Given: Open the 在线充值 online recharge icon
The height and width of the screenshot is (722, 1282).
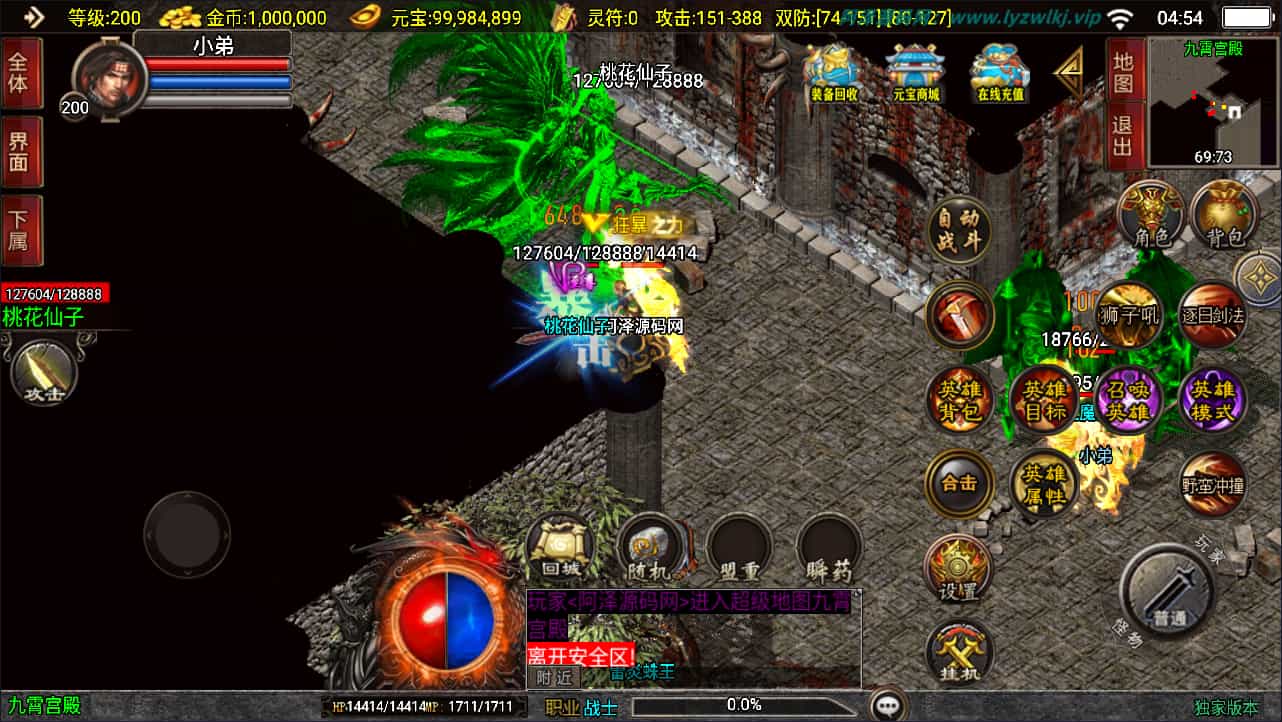Looking at the screenshot, I should point(1001,73).
